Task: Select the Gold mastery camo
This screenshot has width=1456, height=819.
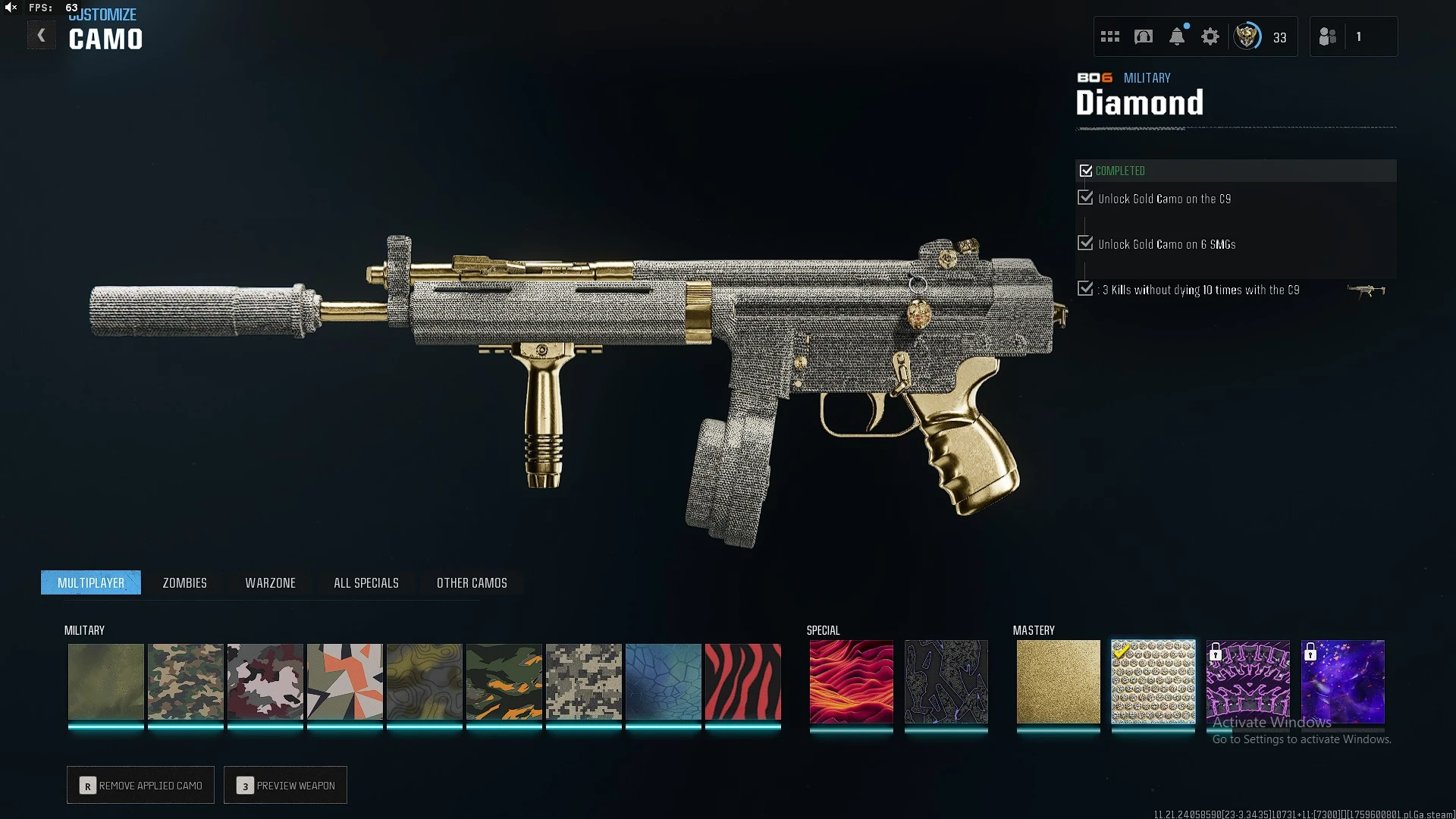Action: pyautogui.click(x=1058, y=681)
